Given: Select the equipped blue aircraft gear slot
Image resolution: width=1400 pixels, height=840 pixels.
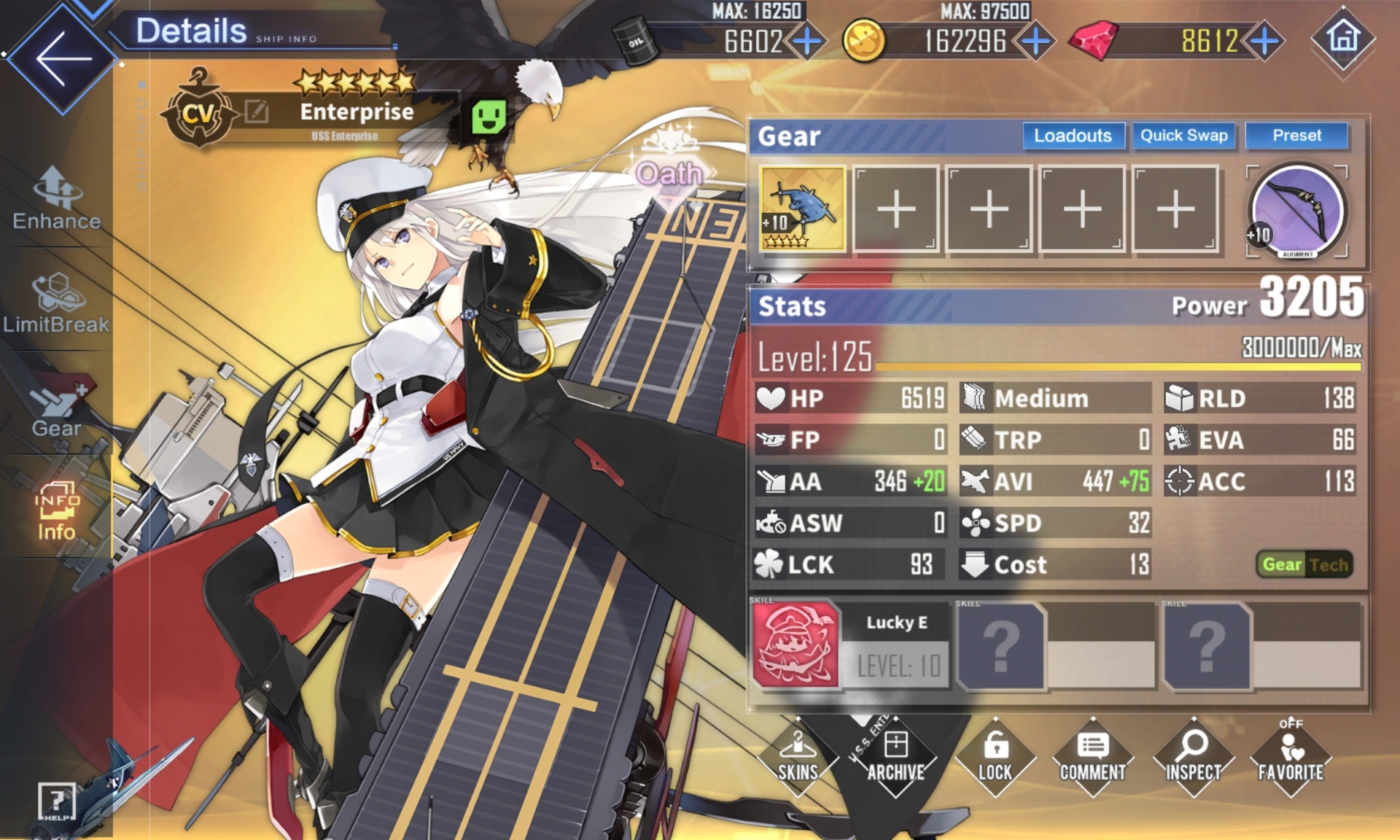Looking at the screenshot, I should coord(802,209).
